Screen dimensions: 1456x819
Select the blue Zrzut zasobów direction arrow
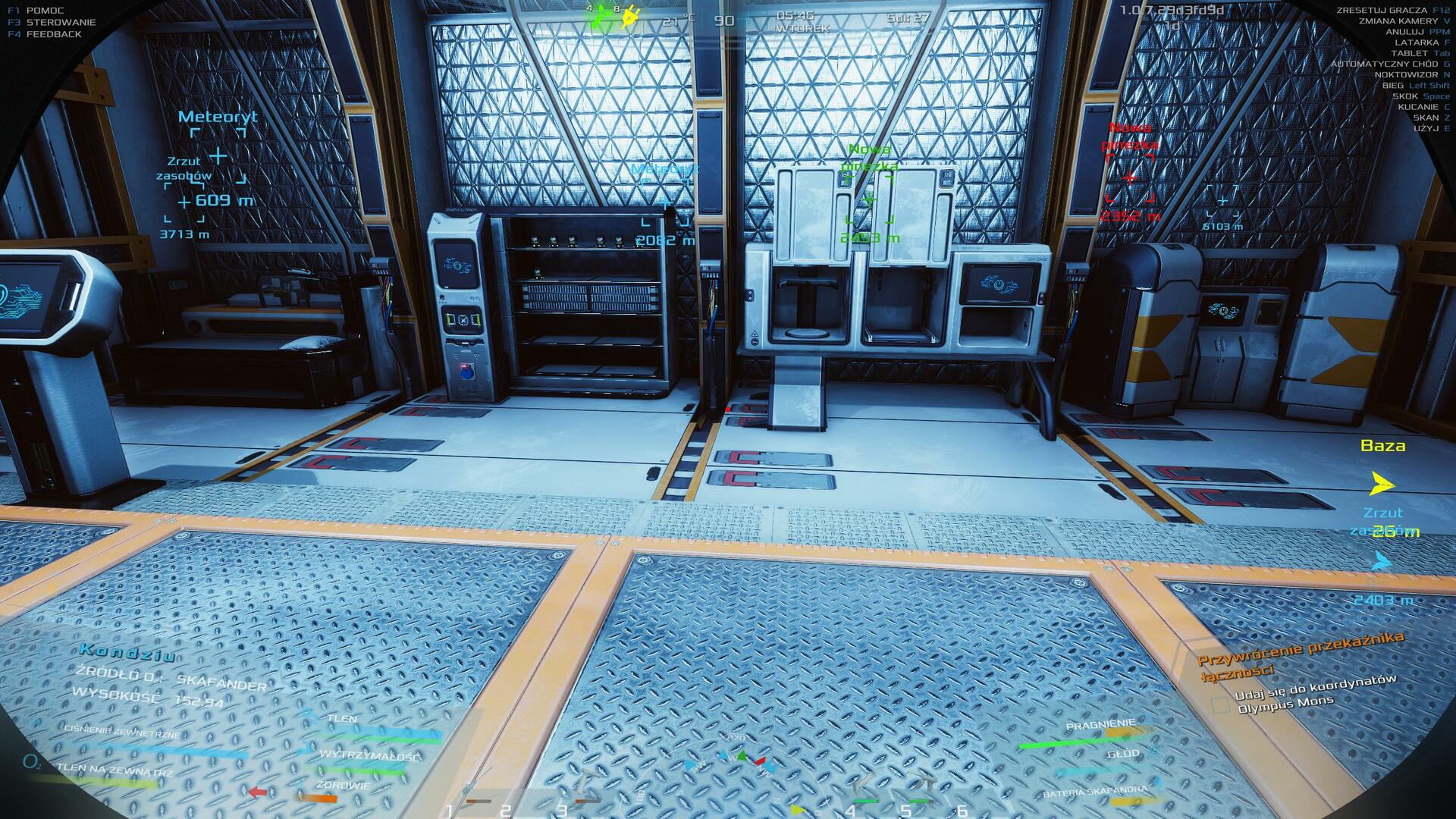point(1382,562)
